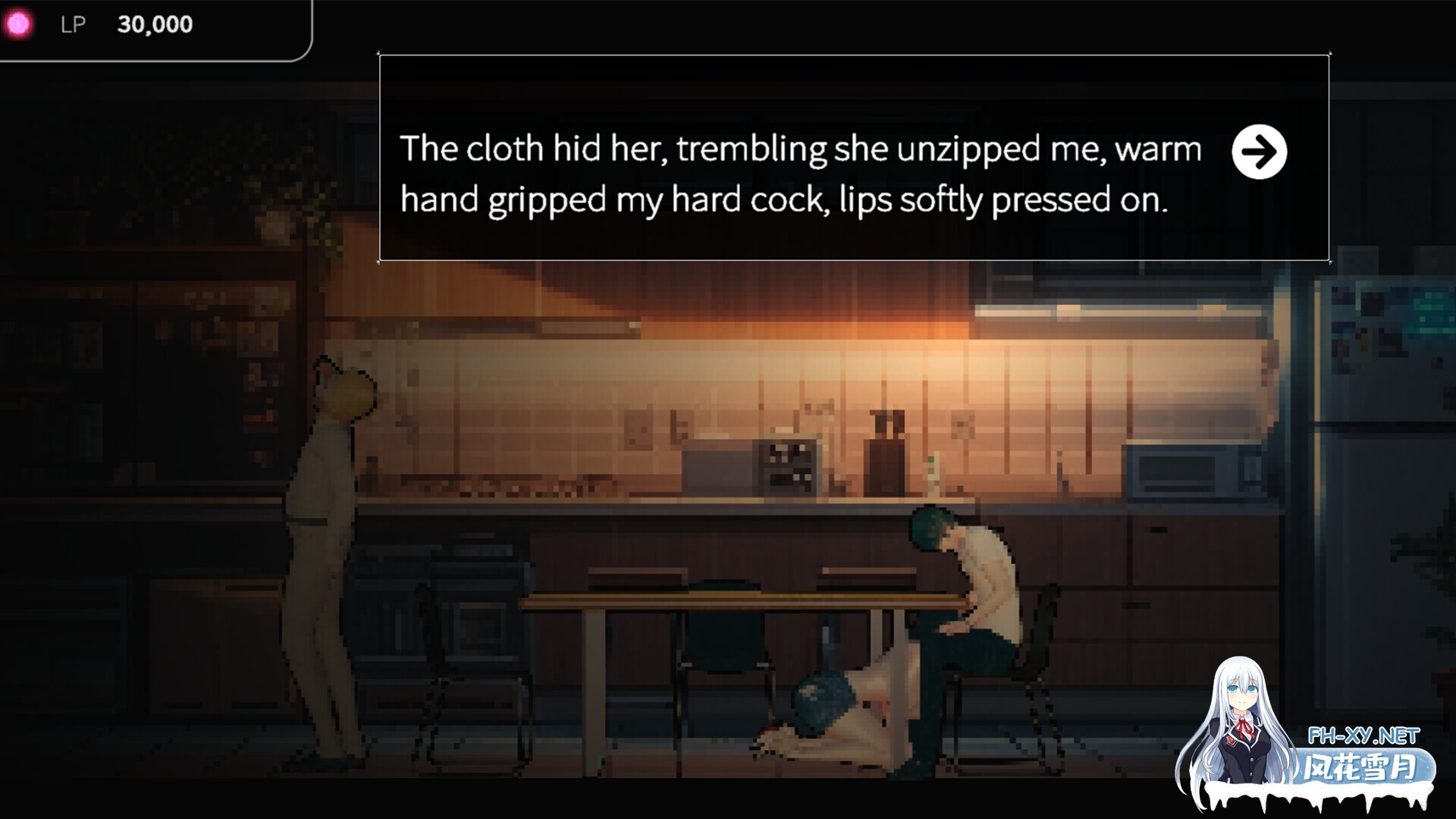Advance the dialogue with the arrow button
The image size is (1456, 819).
pyautogui.click(x=1259, y=152)
